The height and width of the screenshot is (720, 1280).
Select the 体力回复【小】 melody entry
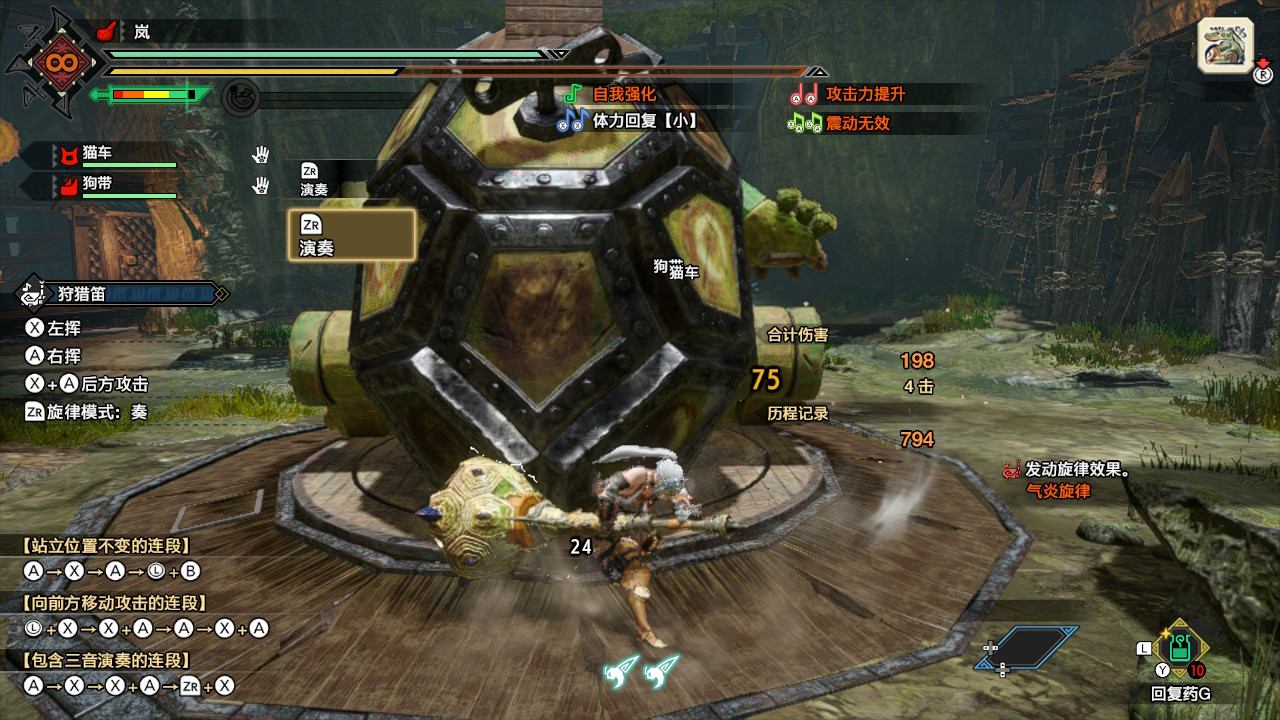coord(630,121)
